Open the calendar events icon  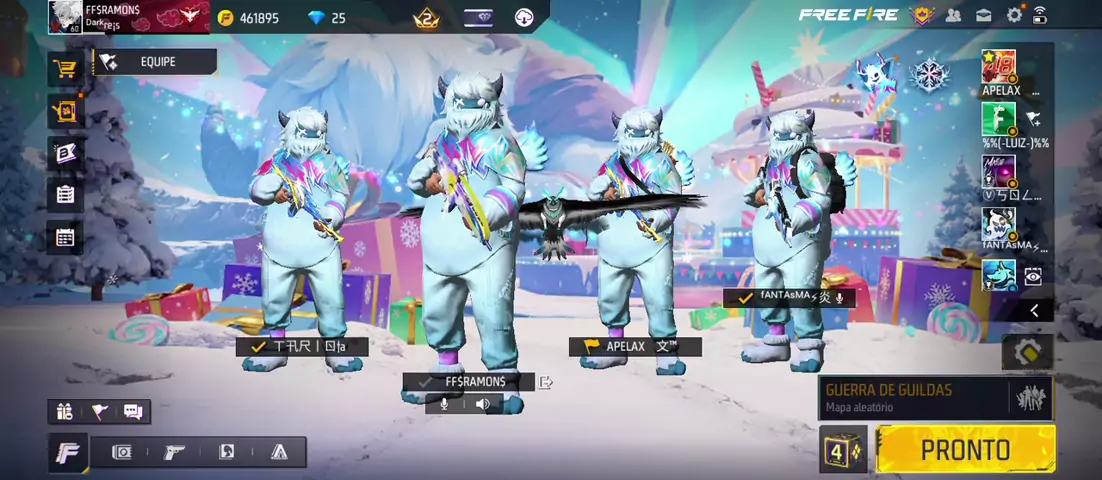[66, 237]
